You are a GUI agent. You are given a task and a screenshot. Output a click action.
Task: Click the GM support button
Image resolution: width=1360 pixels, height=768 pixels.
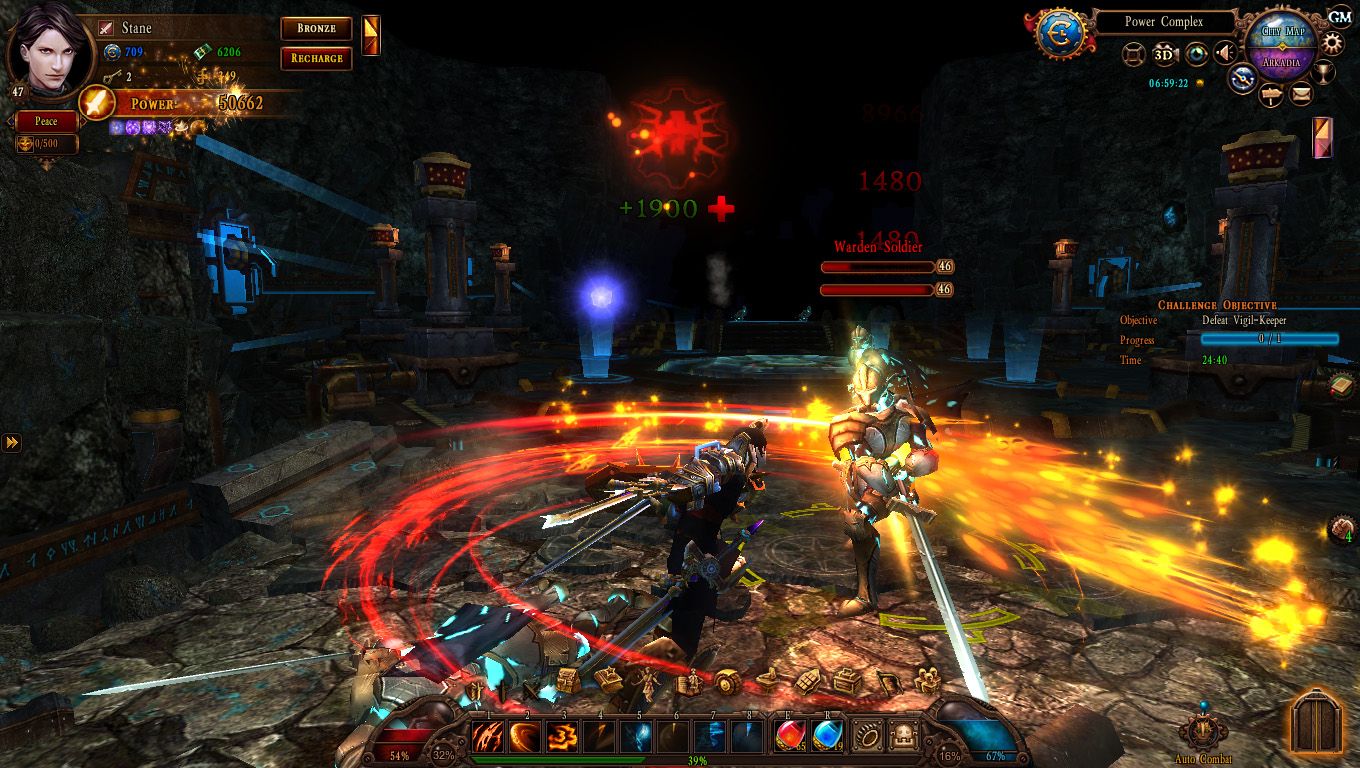click(x=1340, y=16)
